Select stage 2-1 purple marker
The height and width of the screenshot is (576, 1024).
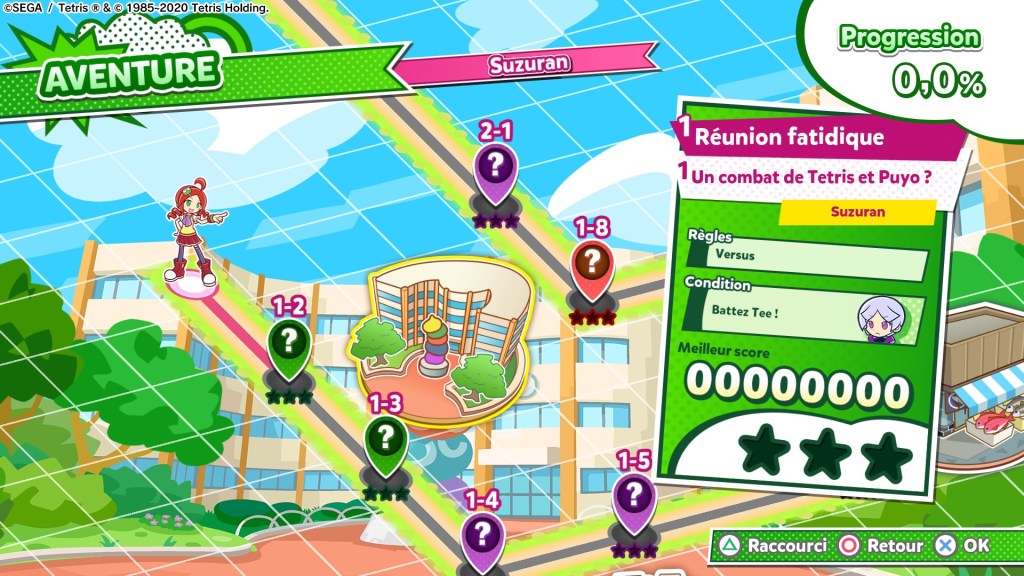click(x=496, y=166)
